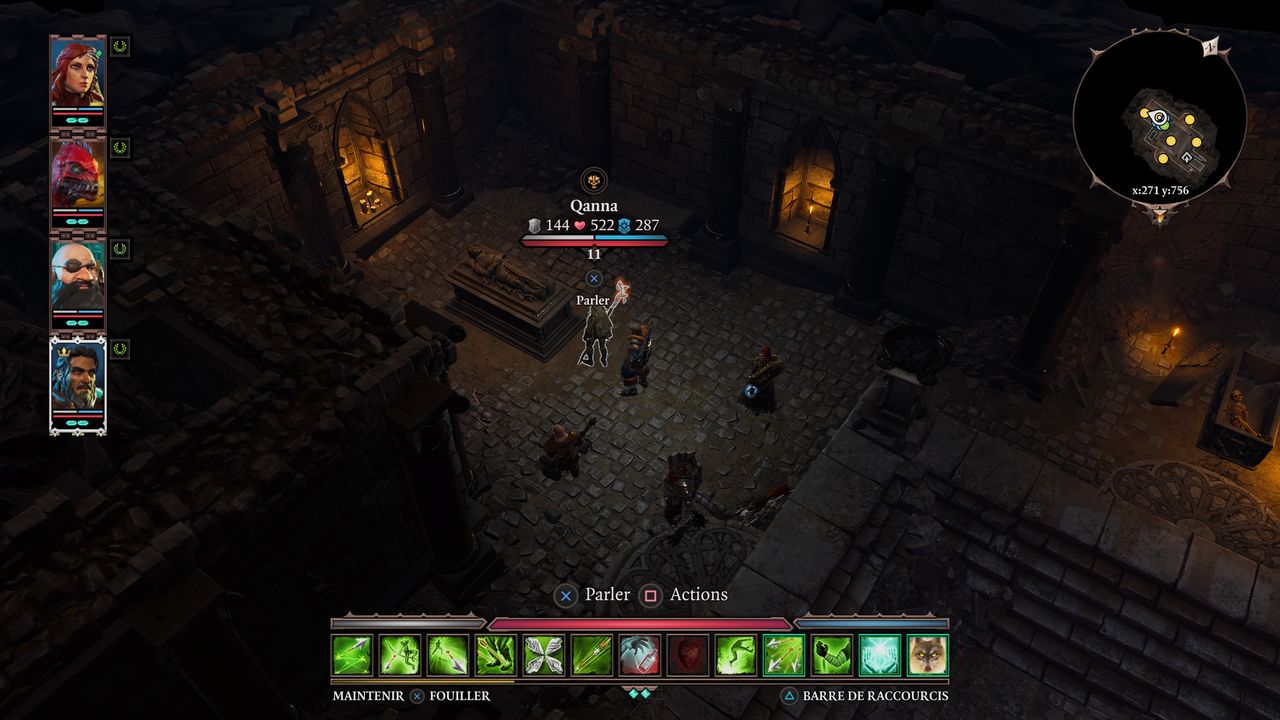Select the dark red heart skill
The height and width of the screenshot is (720, 1280).
tap(688, 655)
